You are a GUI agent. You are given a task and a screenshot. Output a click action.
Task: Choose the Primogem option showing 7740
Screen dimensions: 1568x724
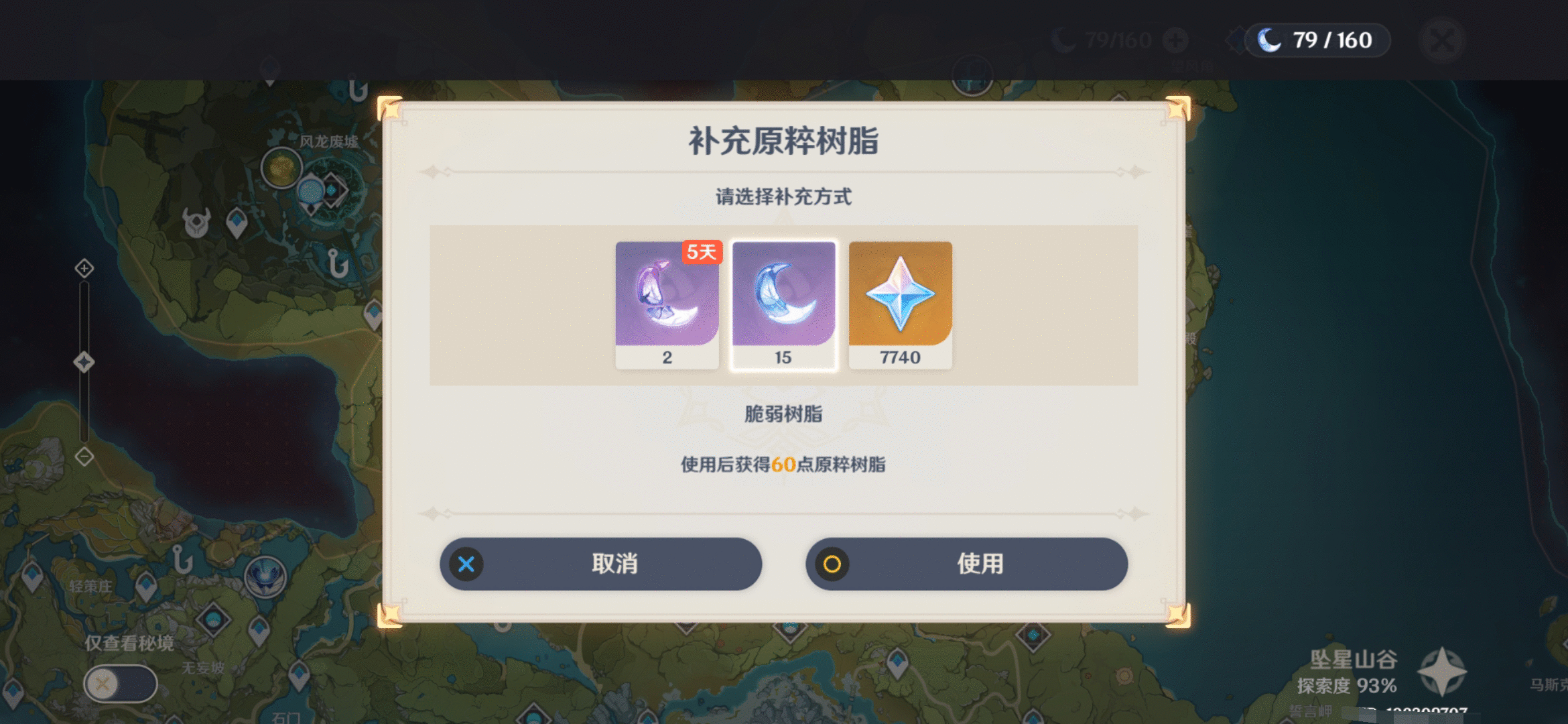click(900, 302)
